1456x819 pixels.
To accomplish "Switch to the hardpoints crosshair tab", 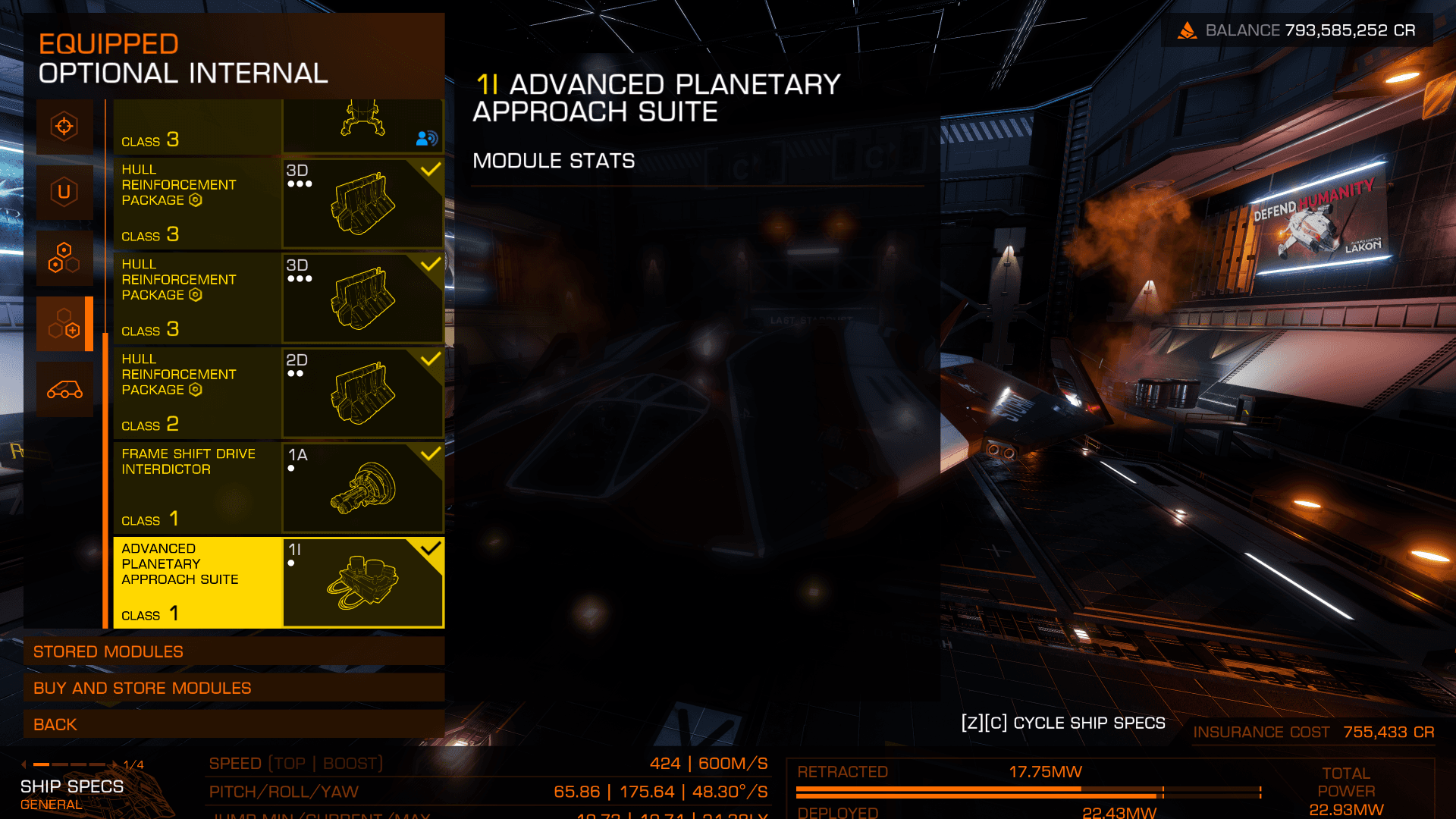I will coord(64,126).
